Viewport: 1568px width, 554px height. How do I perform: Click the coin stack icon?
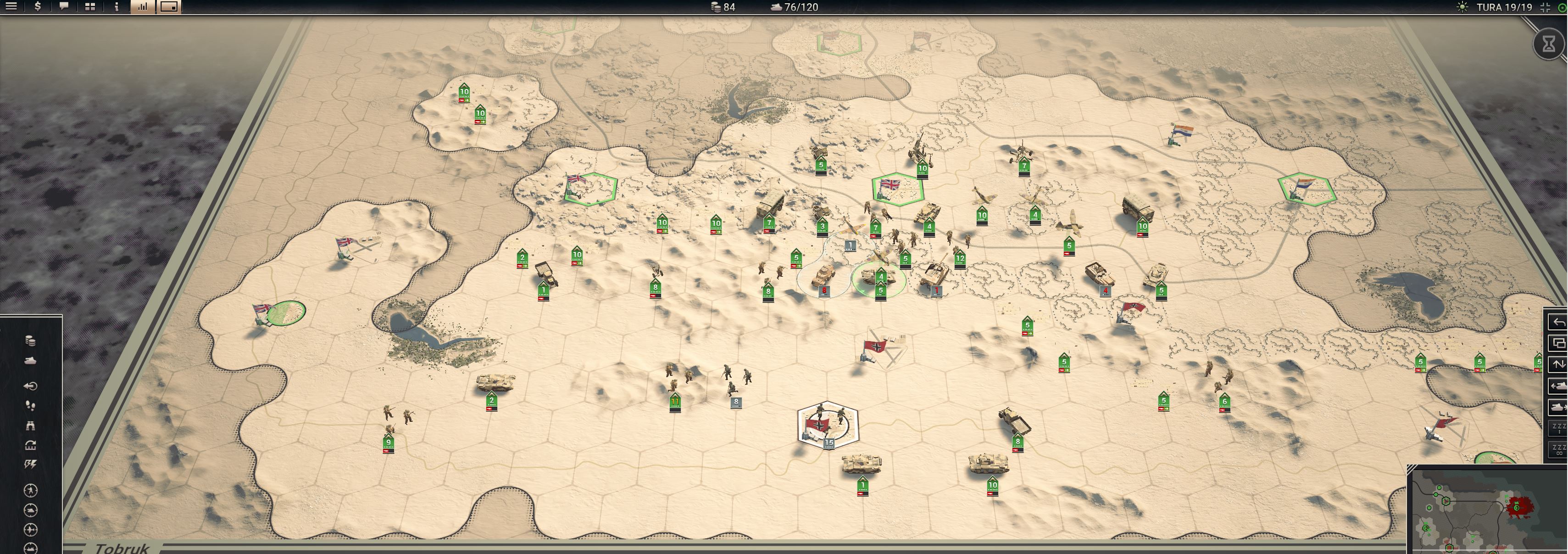tap(30, 341)
